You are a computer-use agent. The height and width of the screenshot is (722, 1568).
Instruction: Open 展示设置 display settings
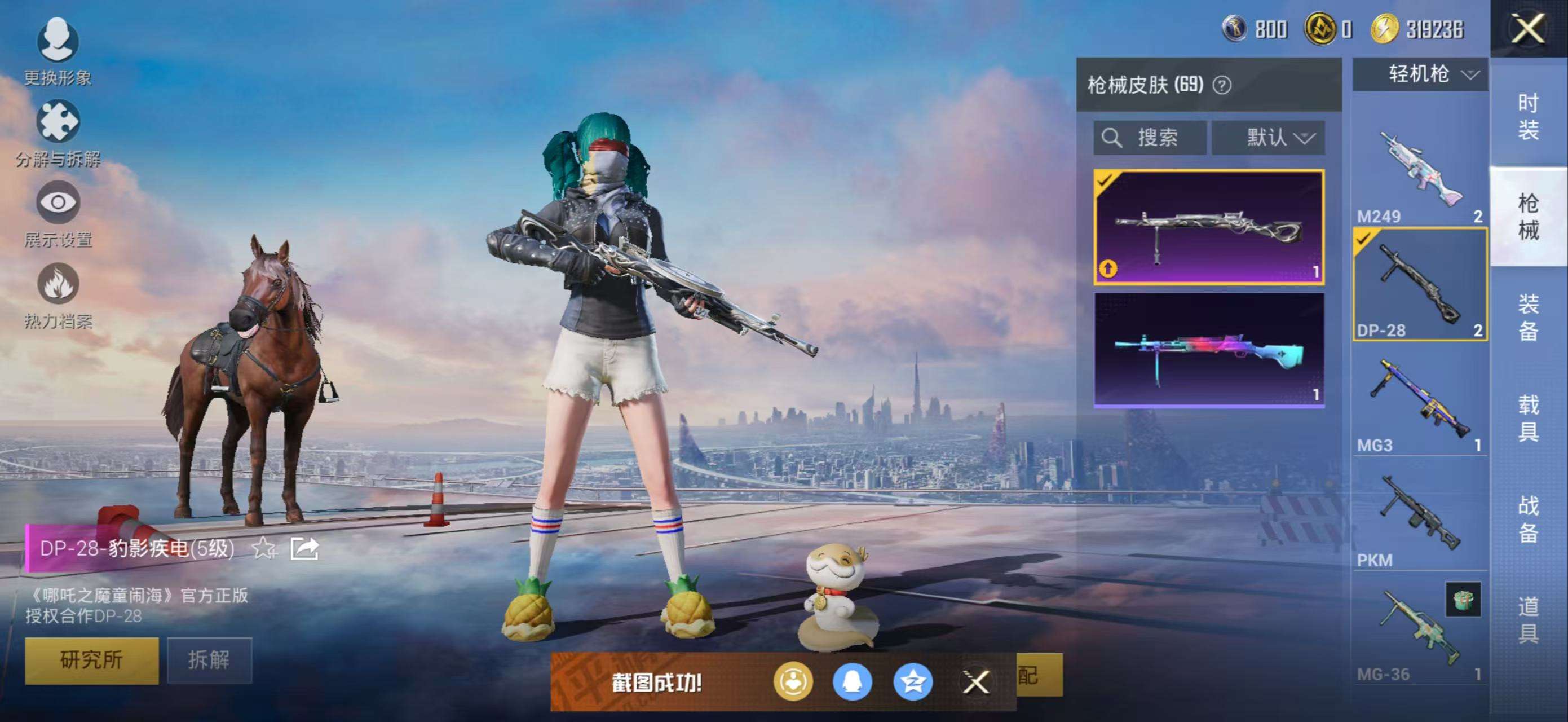click(x=58, y=213)
